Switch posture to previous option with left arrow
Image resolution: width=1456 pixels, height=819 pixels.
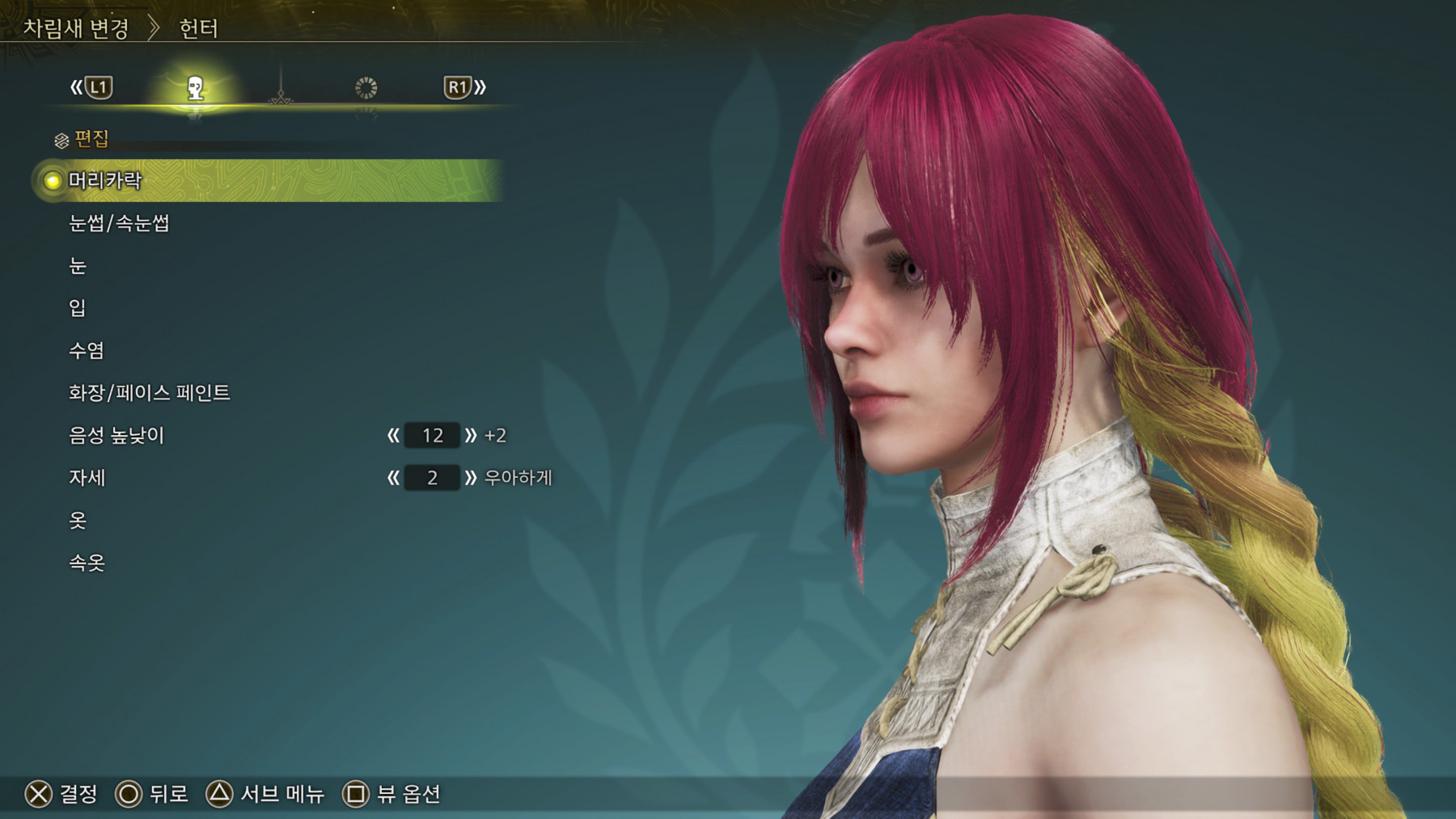tap(393, 478)
